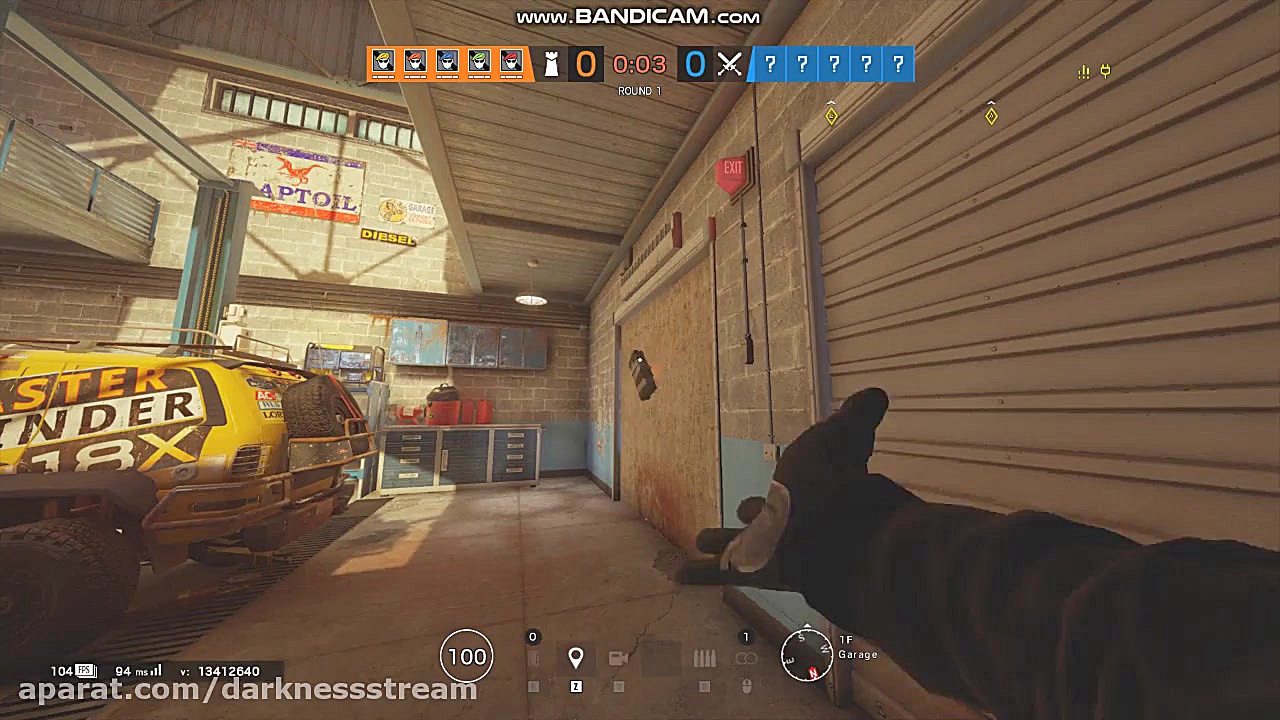This screenshot has width=1280, height=720.
Task: Click the crossed swords icon on the scoreboard
Action: pyautogui.click(x=730, y=64)
